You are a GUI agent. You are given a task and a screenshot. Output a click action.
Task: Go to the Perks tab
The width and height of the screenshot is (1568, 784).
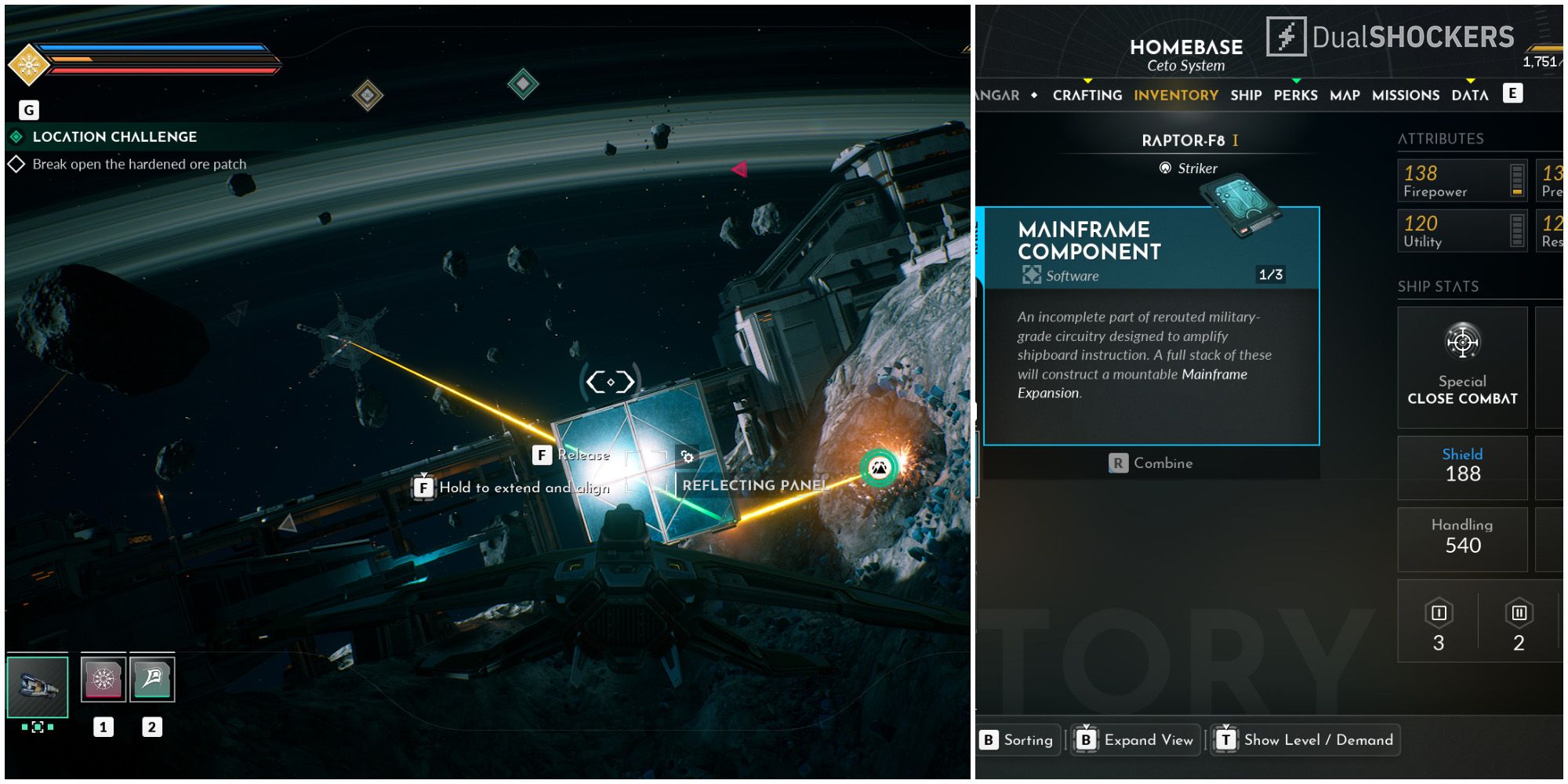1295,95
